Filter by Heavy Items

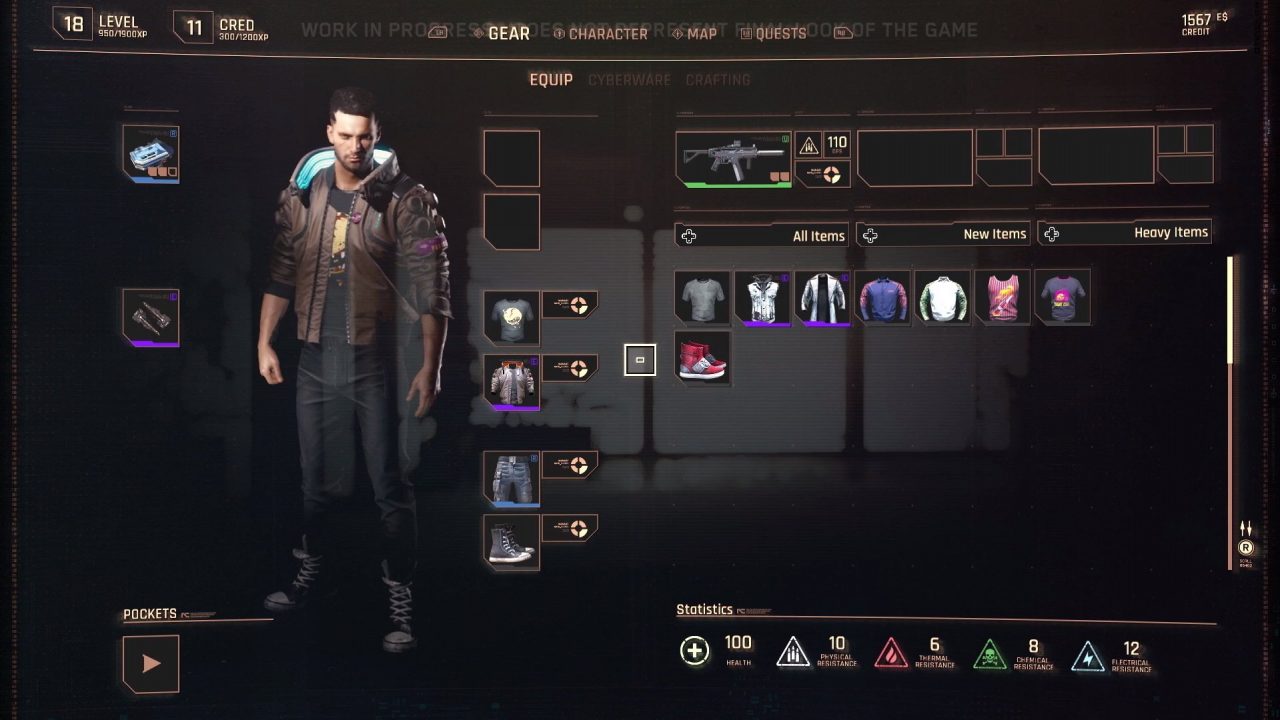click(x=1124, y=232)
